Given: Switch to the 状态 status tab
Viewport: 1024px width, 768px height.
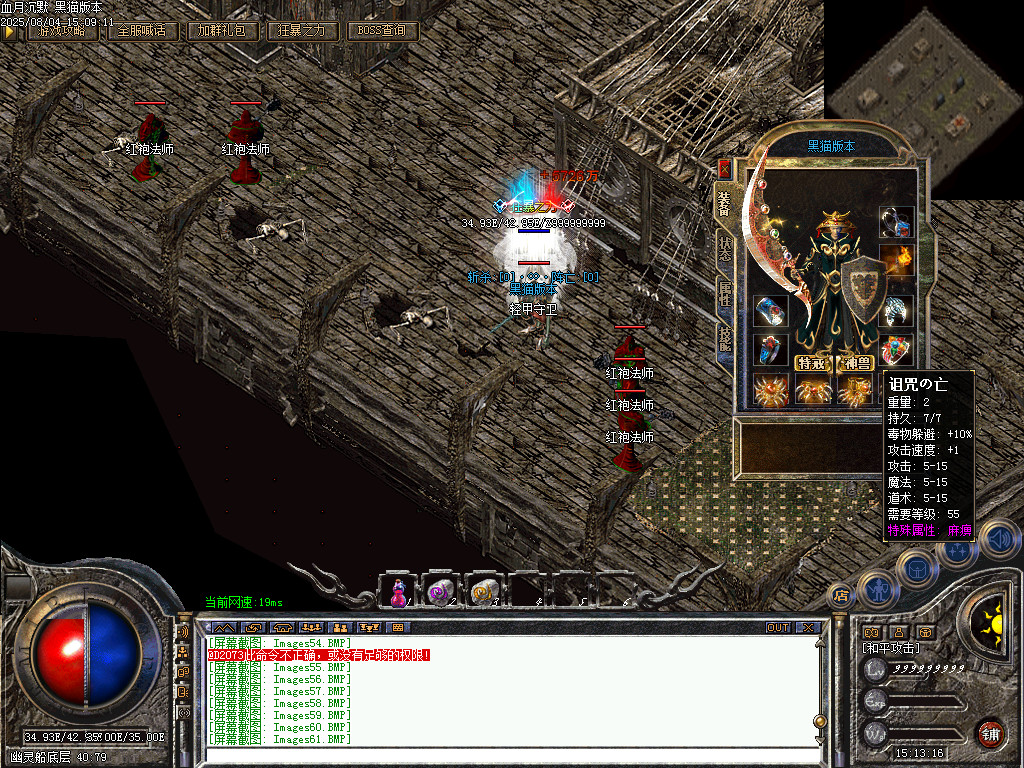Looking at the screenshot, I should [723, 250].
